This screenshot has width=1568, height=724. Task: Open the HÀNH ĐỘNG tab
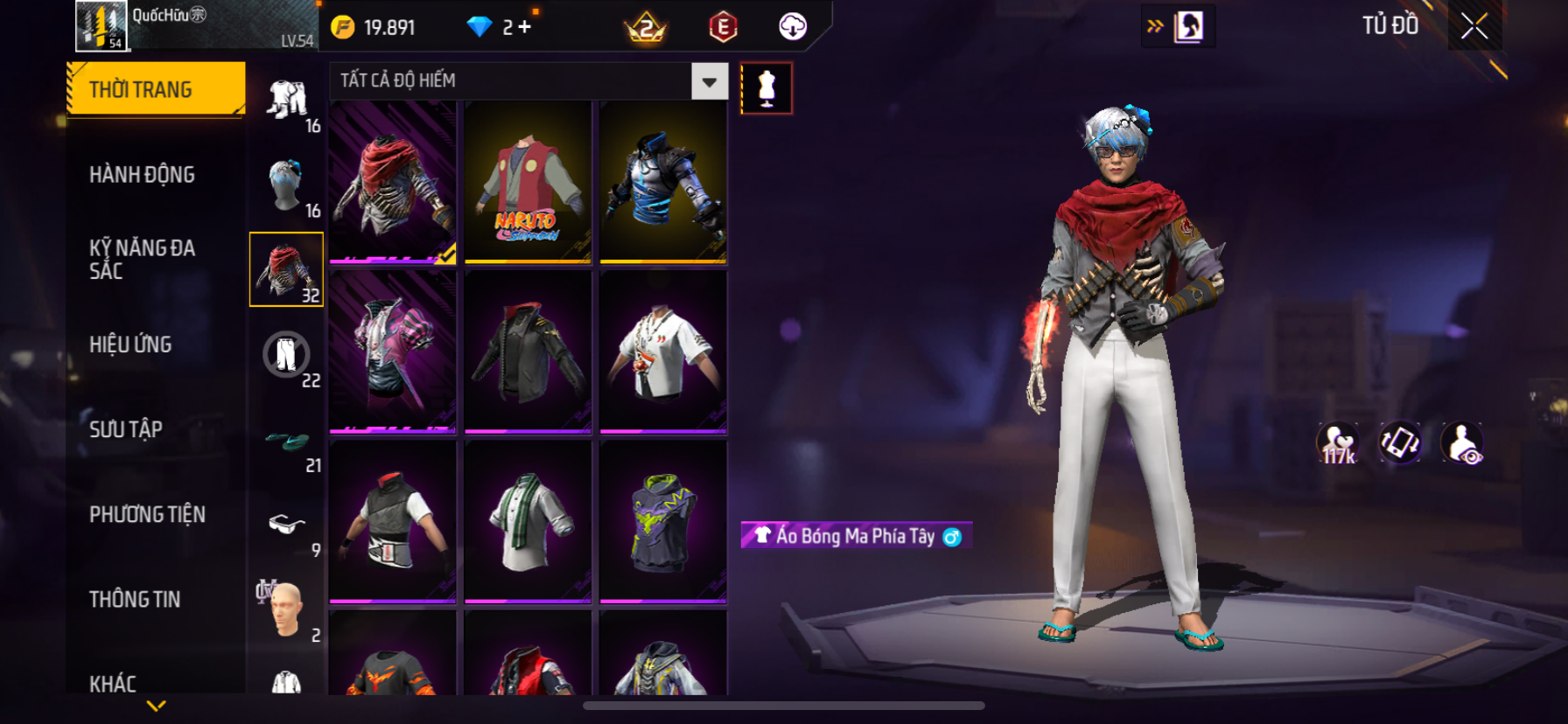pyautogui.click(x=142, y=175)
